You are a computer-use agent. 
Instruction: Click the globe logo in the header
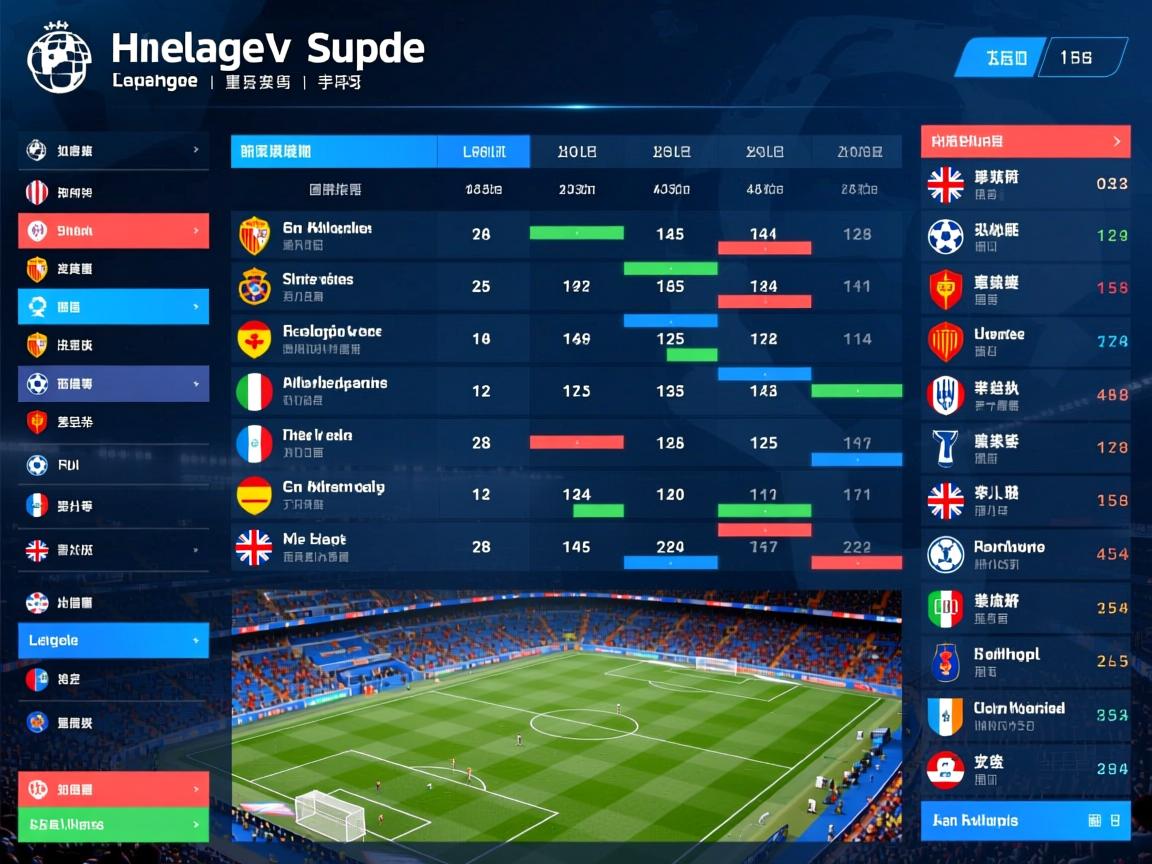tap(59, 58)
